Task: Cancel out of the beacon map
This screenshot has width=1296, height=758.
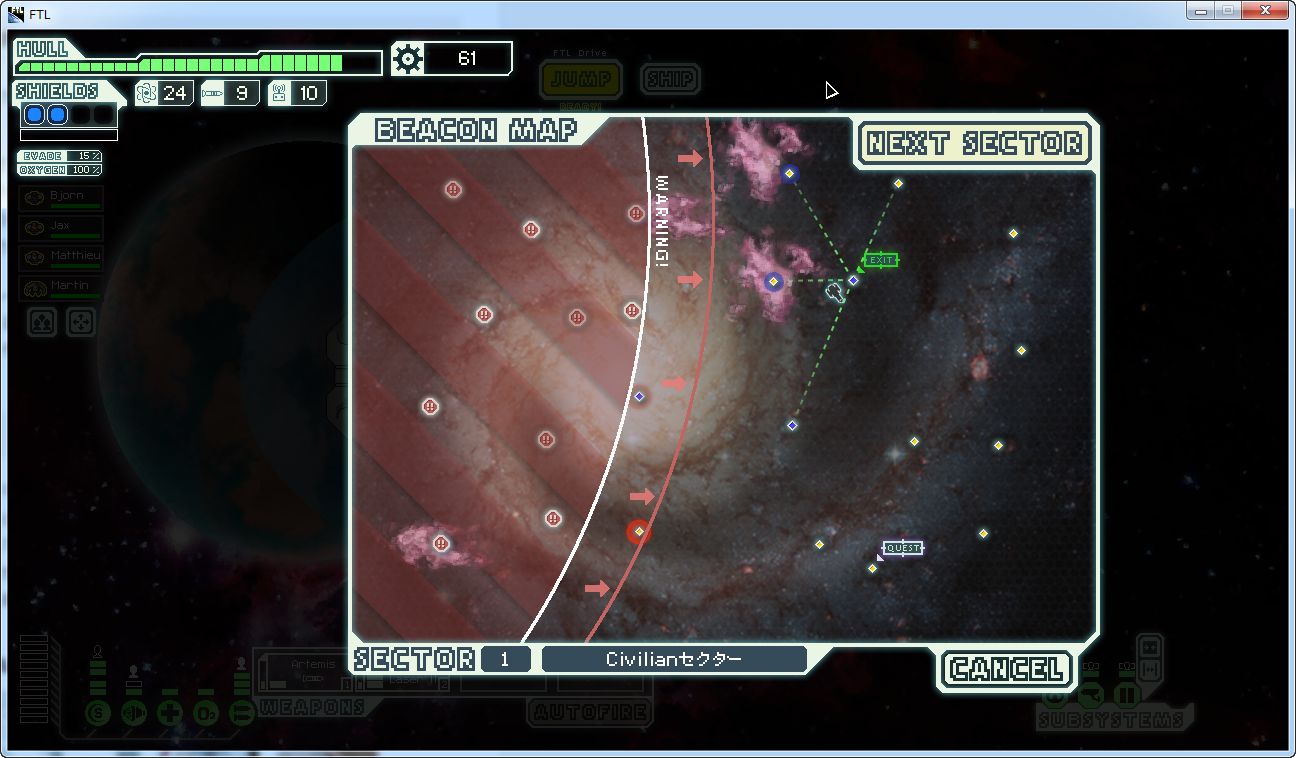Action: pyautogui.click(x=1006, y=669)
